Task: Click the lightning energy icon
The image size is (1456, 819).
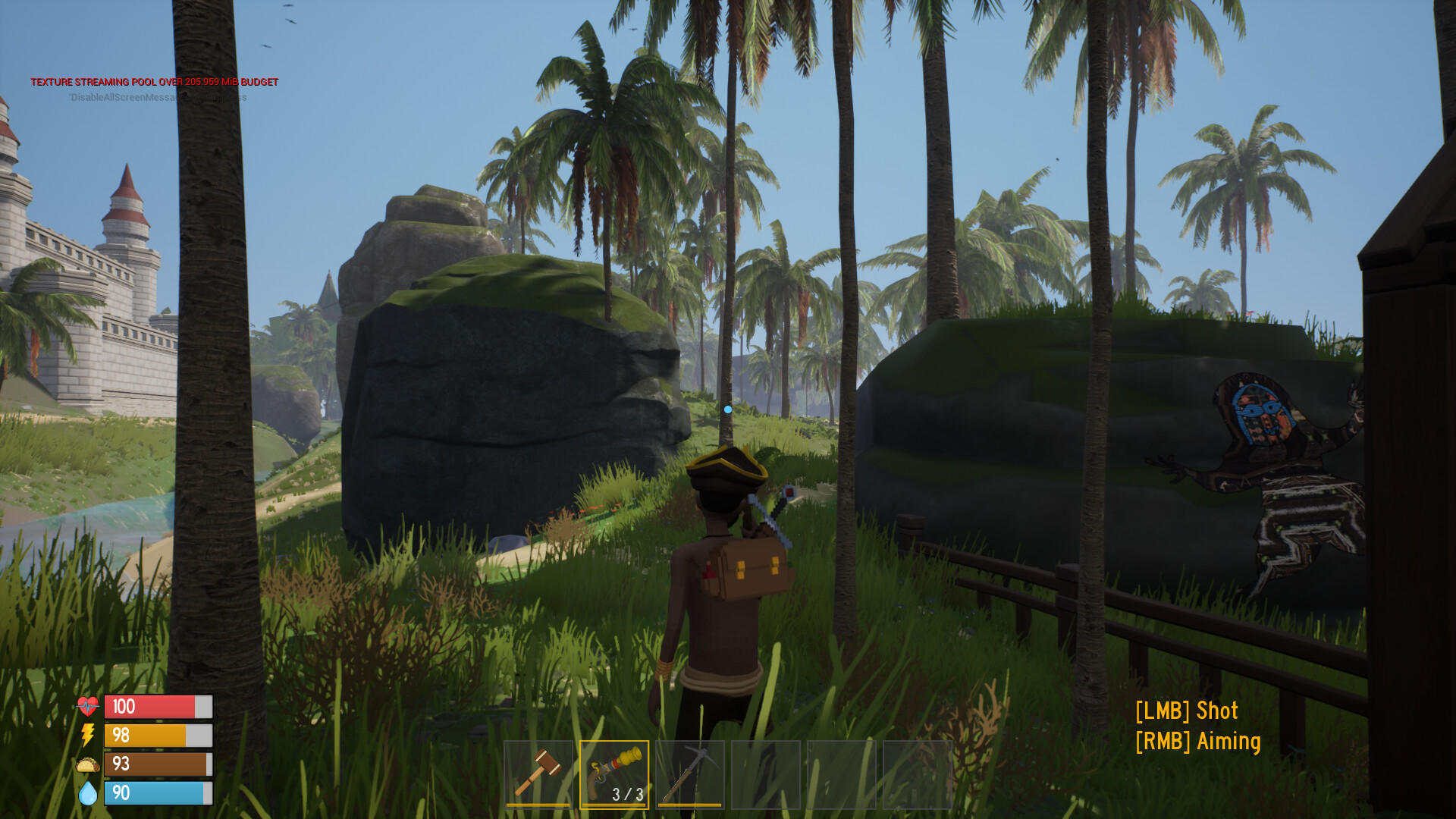Action: (x=86, y=736)
